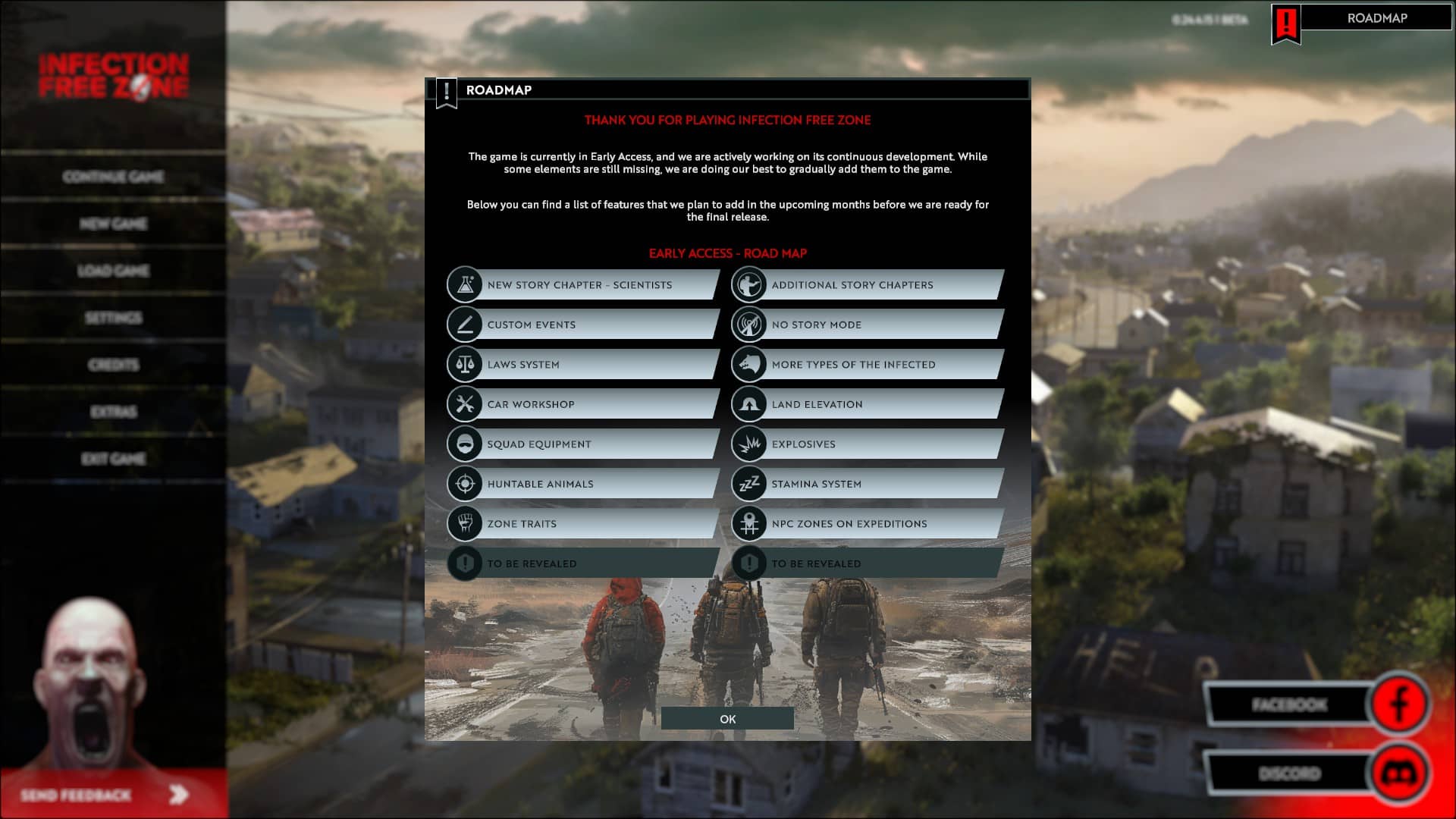Click the Explosives blast icon

[749, 444]
